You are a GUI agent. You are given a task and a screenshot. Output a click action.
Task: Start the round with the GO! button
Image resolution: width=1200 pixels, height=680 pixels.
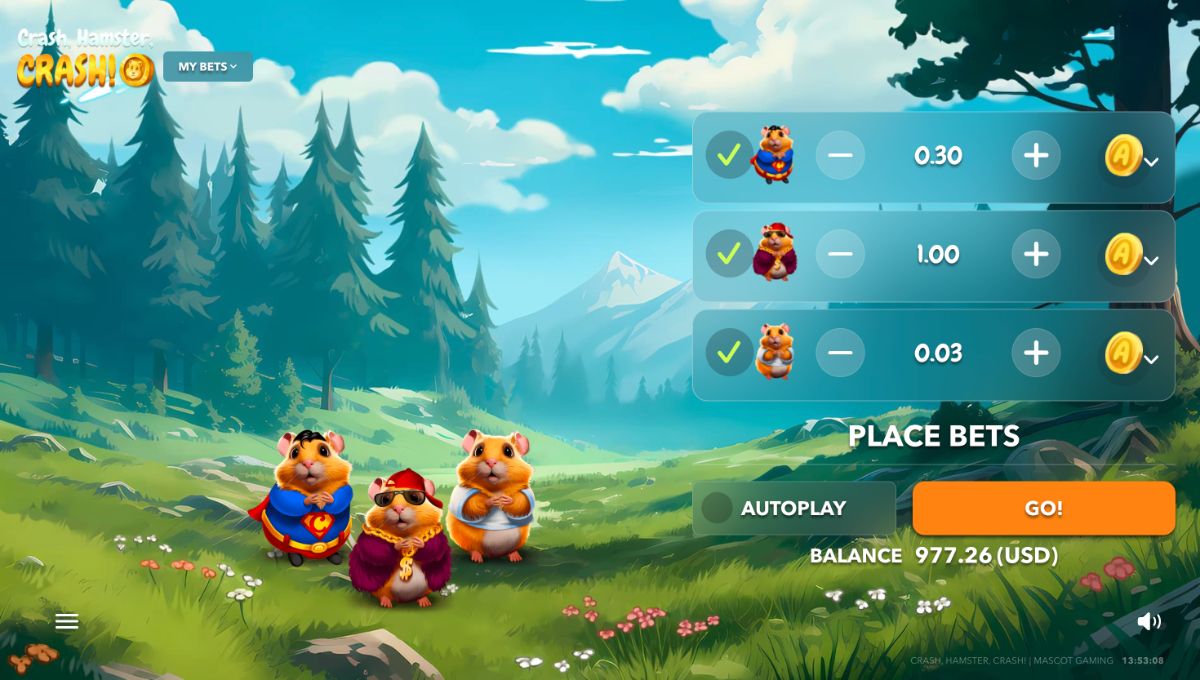tap(1043, 508)
